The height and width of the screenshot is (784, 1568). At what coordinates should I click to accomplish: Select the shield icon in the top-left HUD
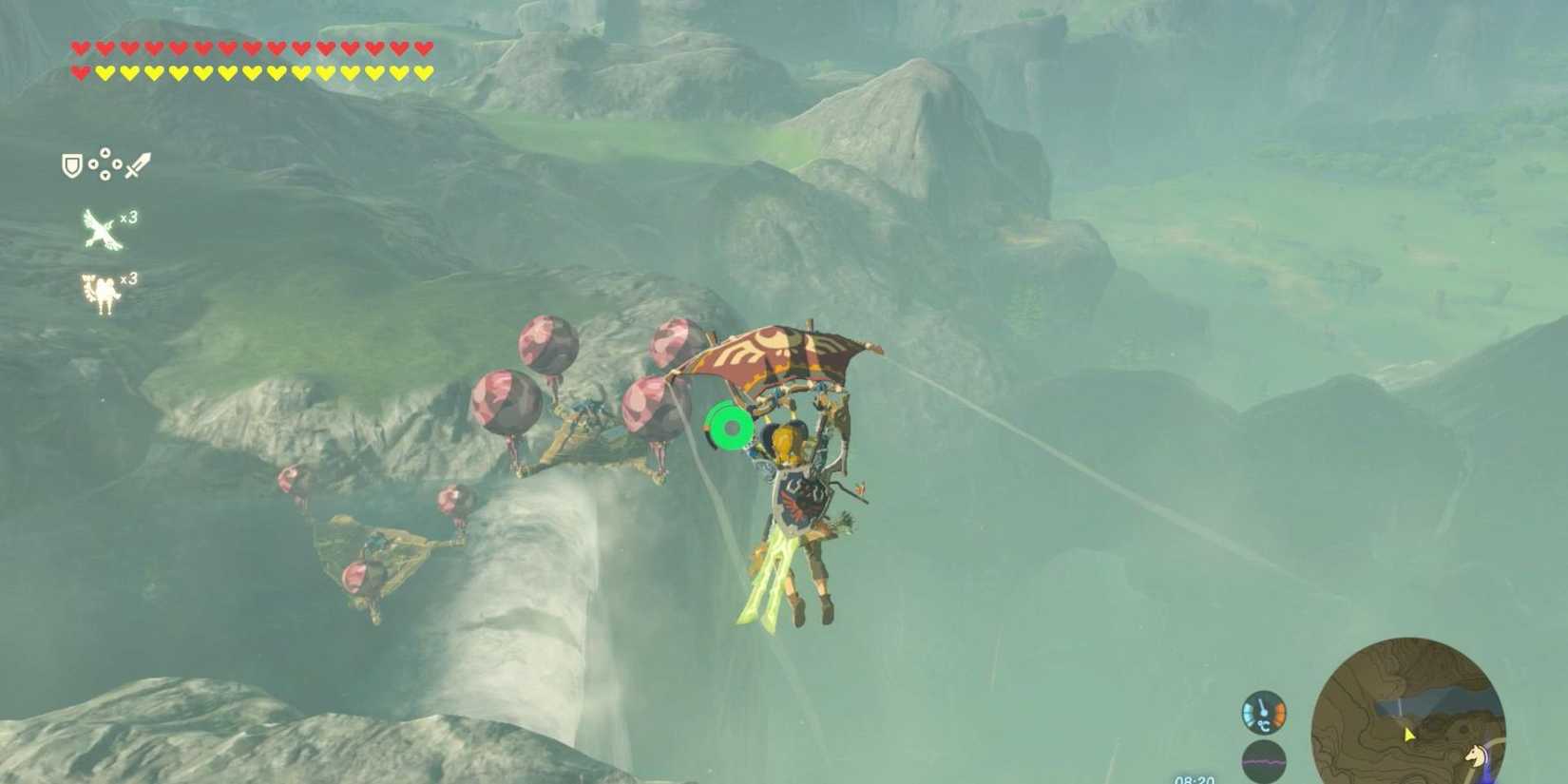tap(72, 164)
